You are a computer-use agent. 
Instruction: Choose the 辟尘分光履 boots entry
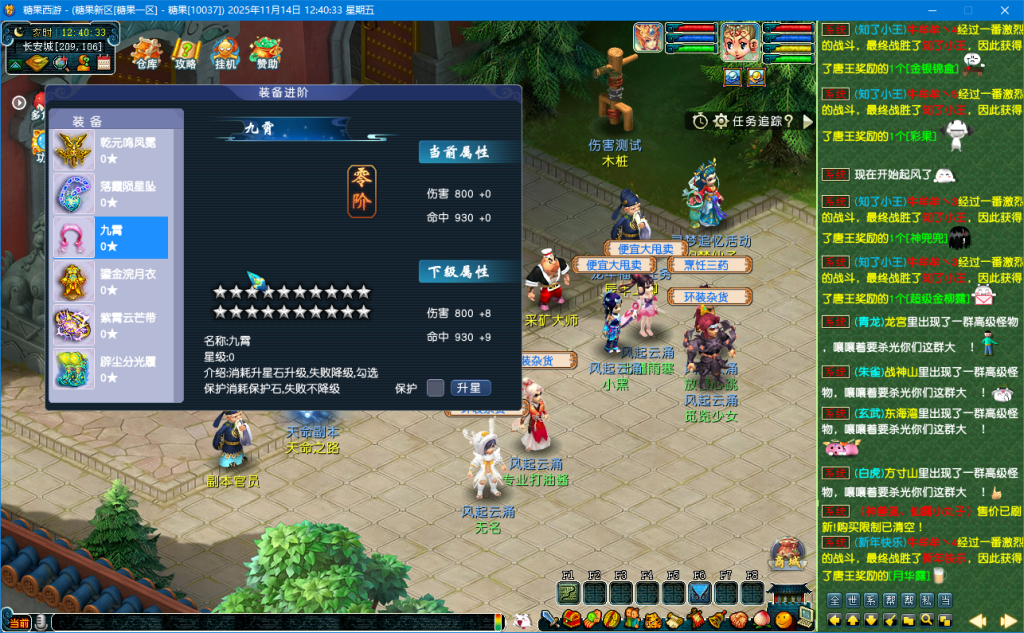[x=110, y=368]
